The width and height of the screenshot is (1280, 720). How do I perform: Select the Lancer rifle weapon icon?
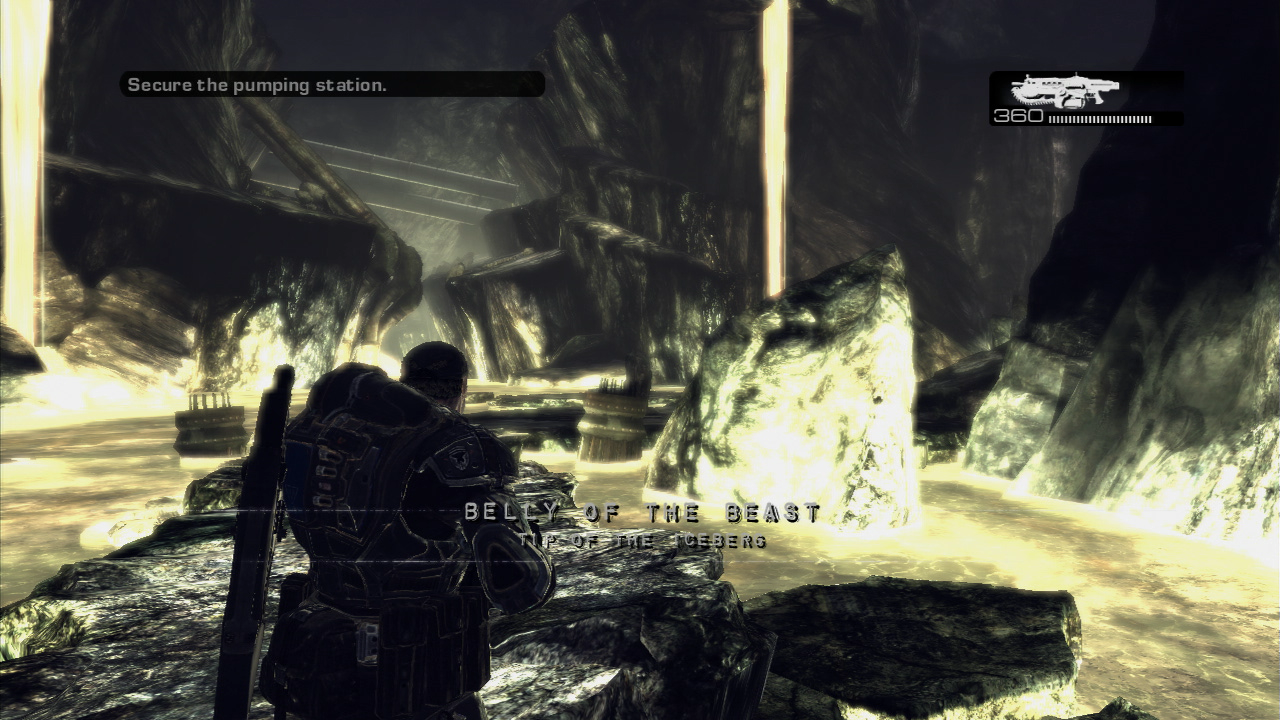1063,90
